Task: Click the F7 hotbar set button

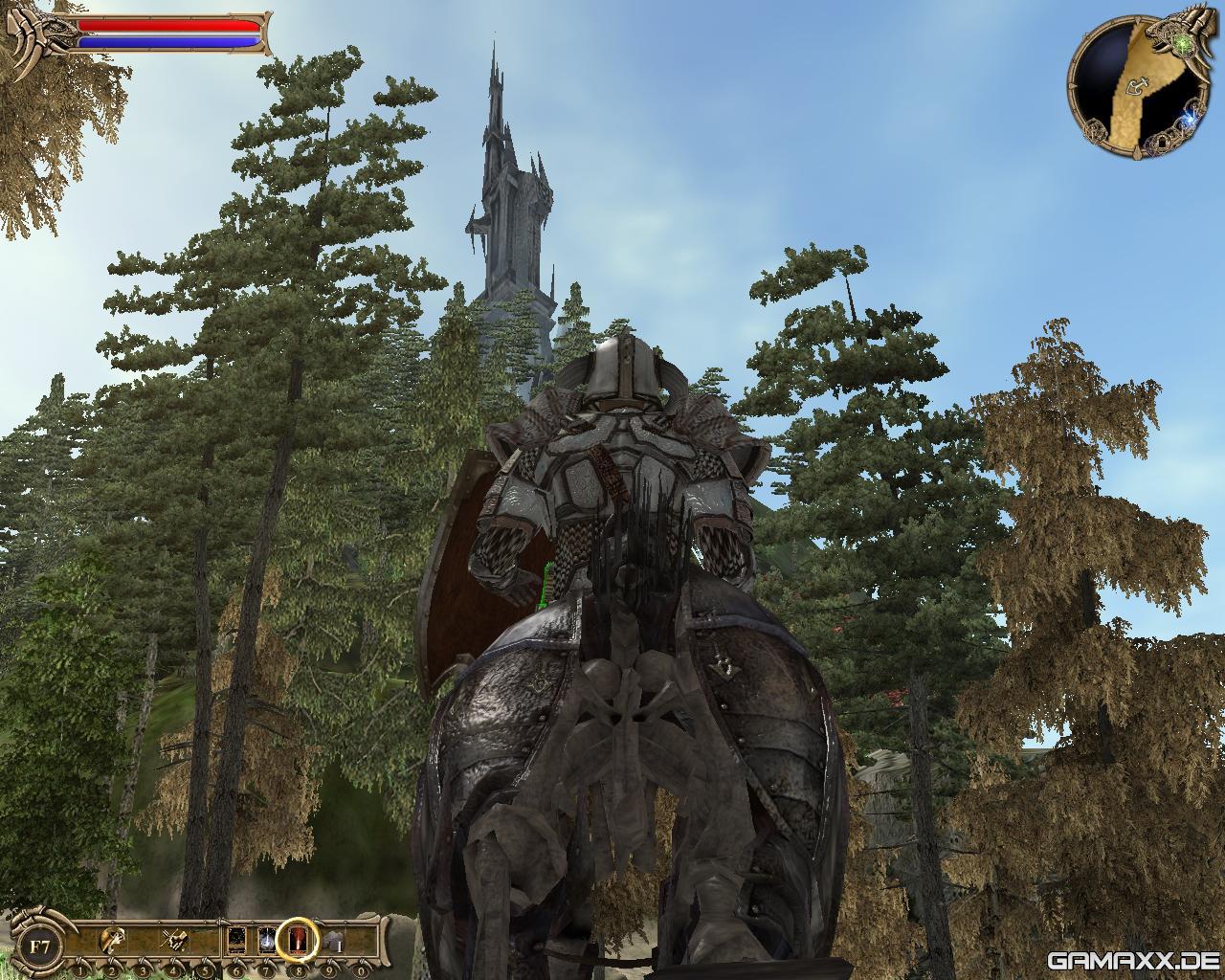Action: pos(40,947)
